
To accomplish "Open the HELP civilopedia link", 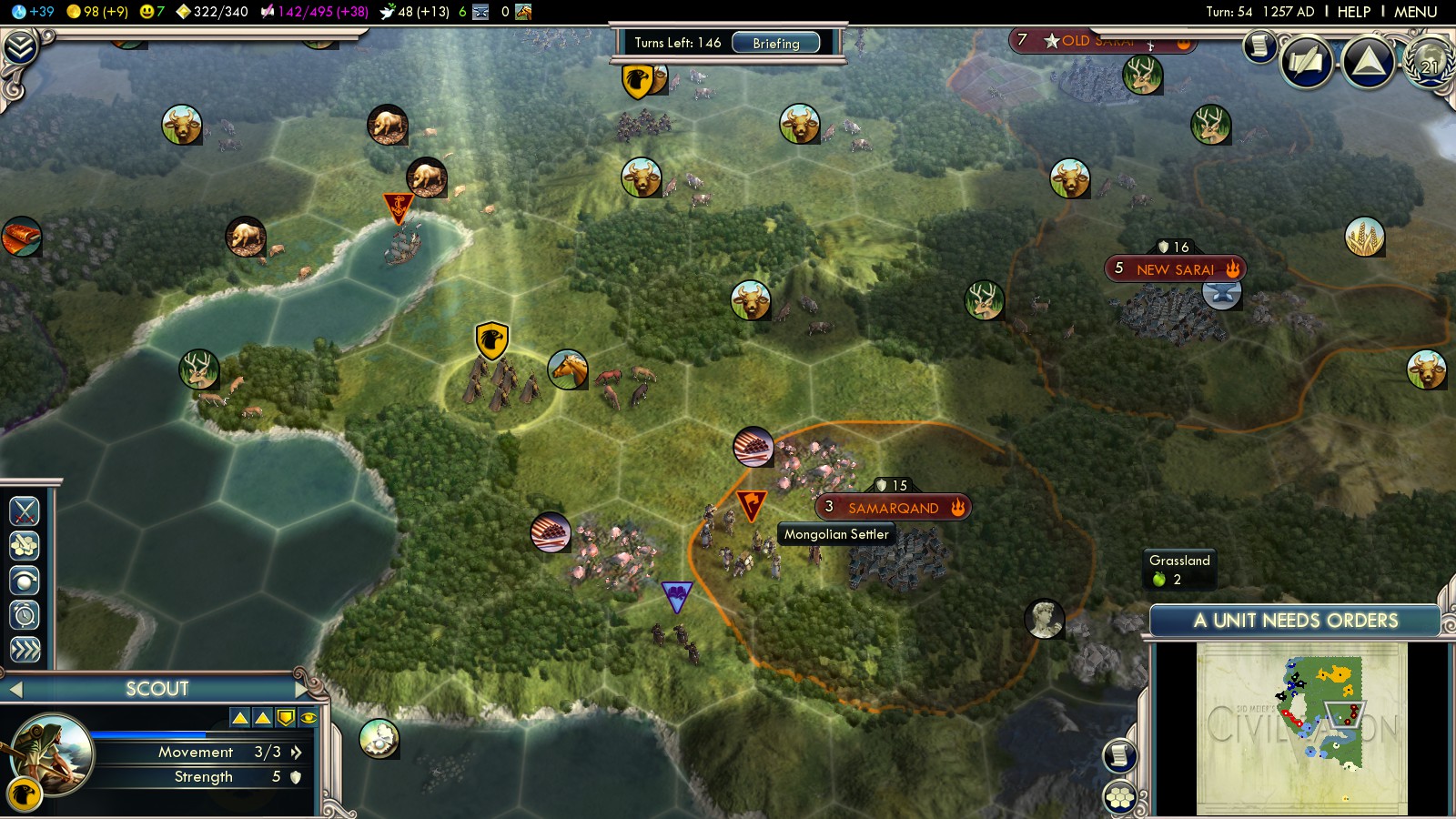I will (x=1353, y=12).
